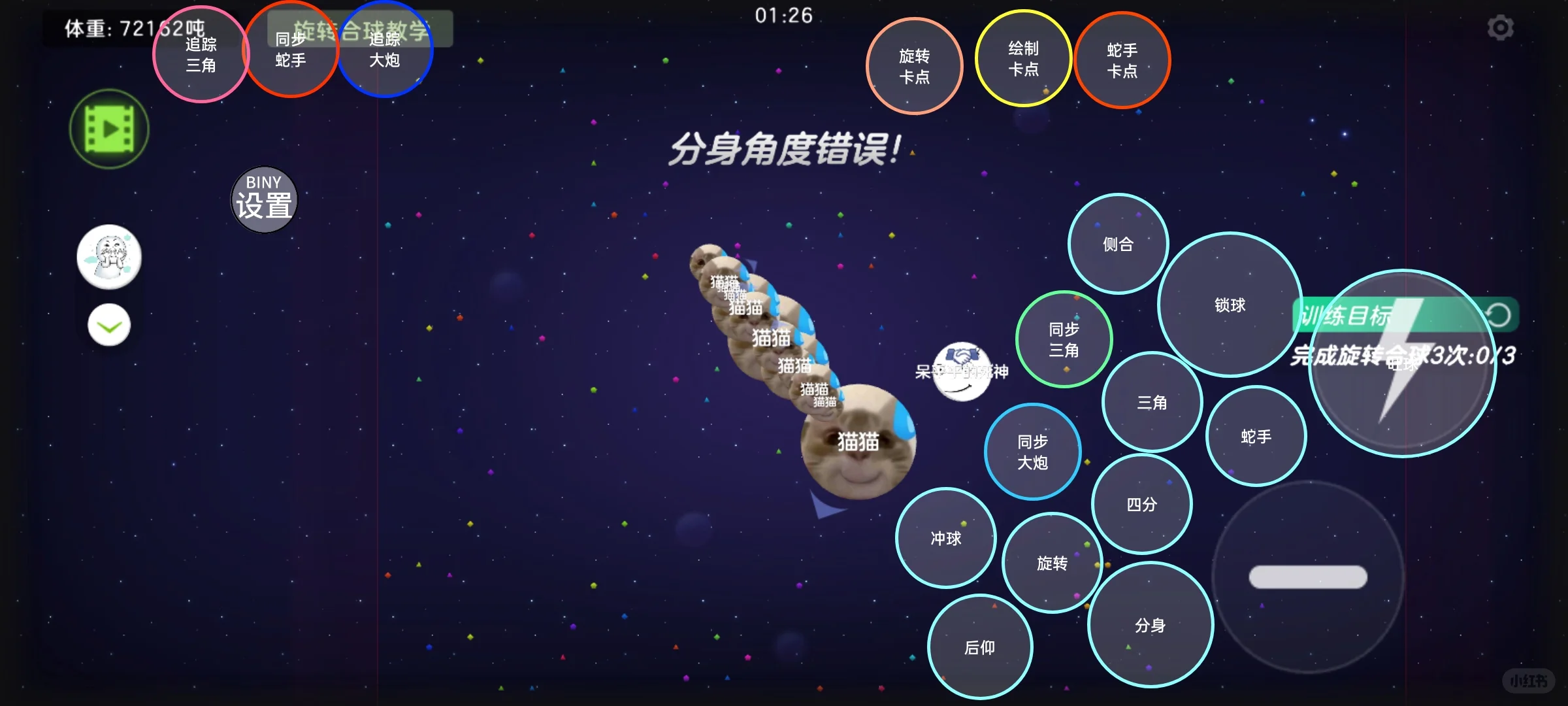The image size is (1568, 706).
Task: Trigger the 四分 split skill
Action: click(1142, 505)
